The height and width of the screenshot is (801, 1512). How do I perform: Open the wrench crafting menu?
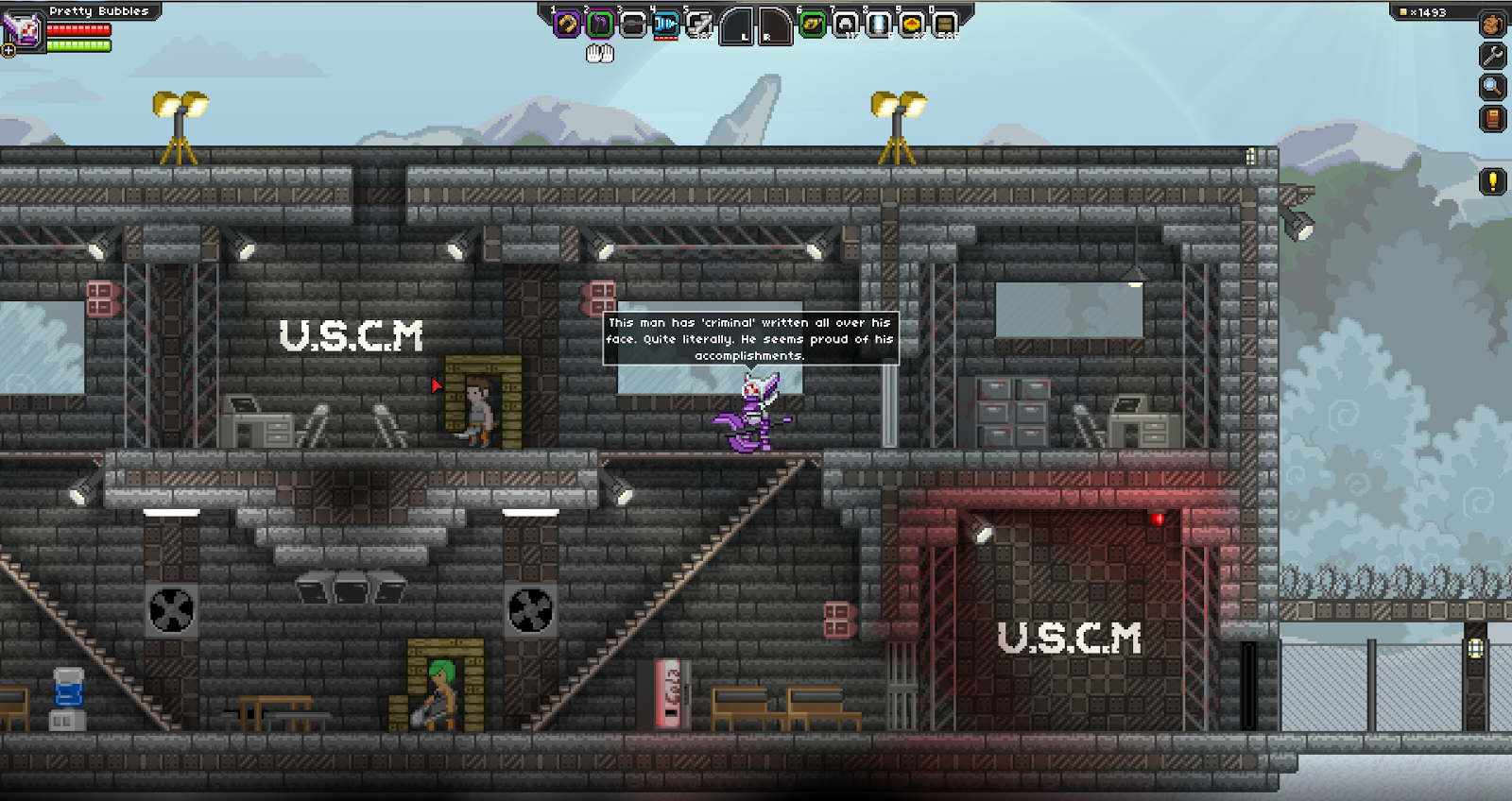[x=1493, y=56]
